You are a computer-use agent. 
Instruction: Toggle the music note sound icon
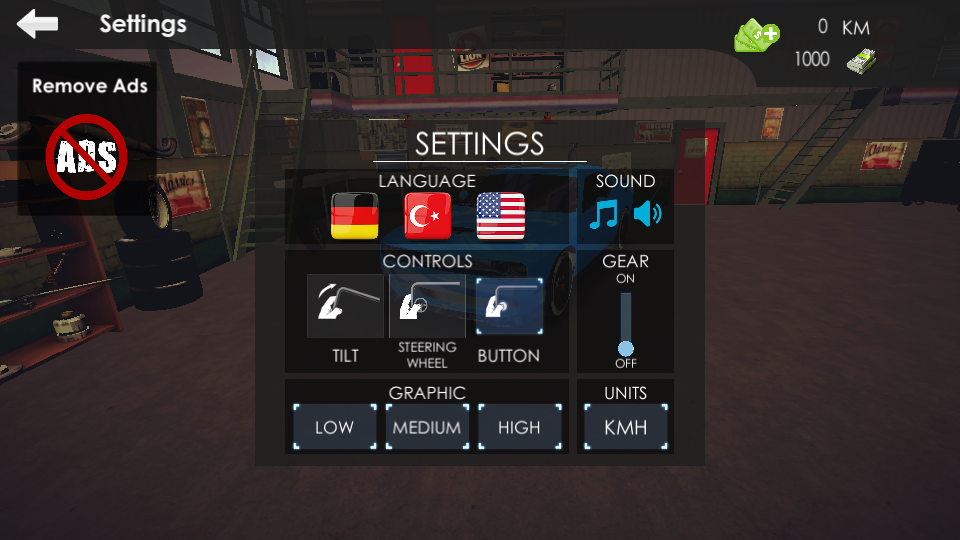point(604,215)
